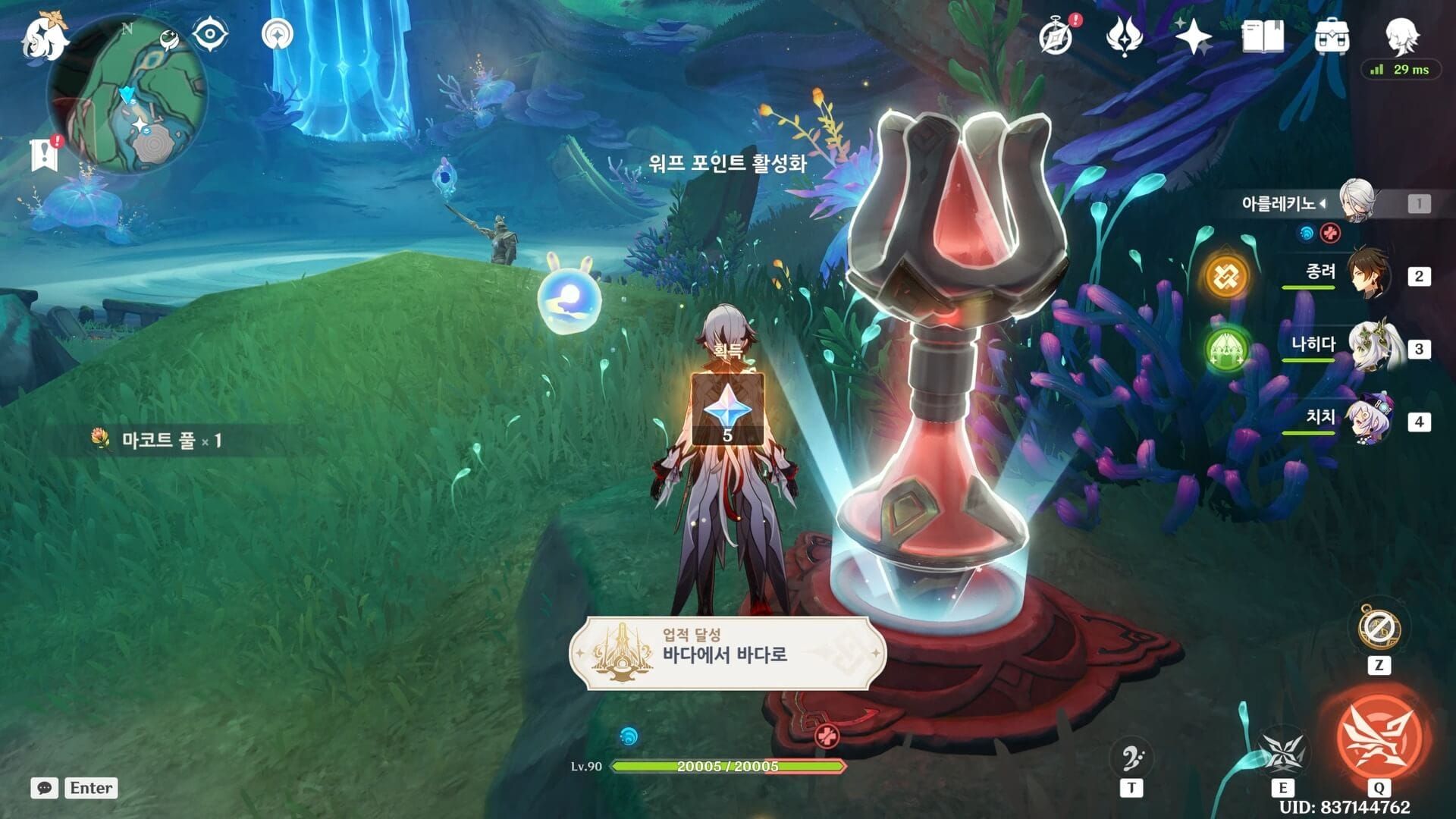Click the wireless signal icon near minimap
The height and width of the screenshot is (819, 1456).
pos(277,35)
